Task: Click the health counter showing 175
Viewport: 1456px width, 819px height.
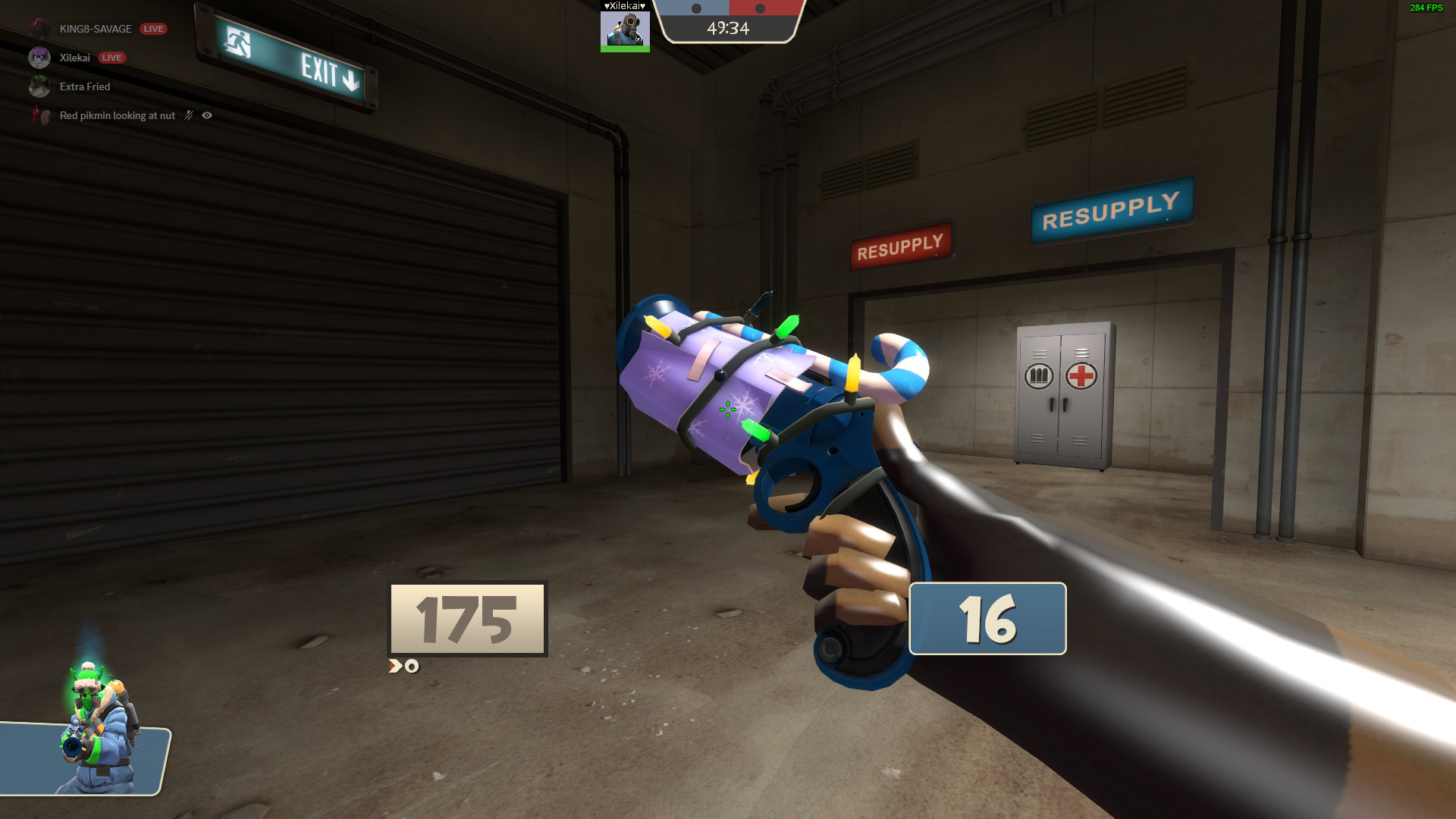Action: (x=466, y=619)
